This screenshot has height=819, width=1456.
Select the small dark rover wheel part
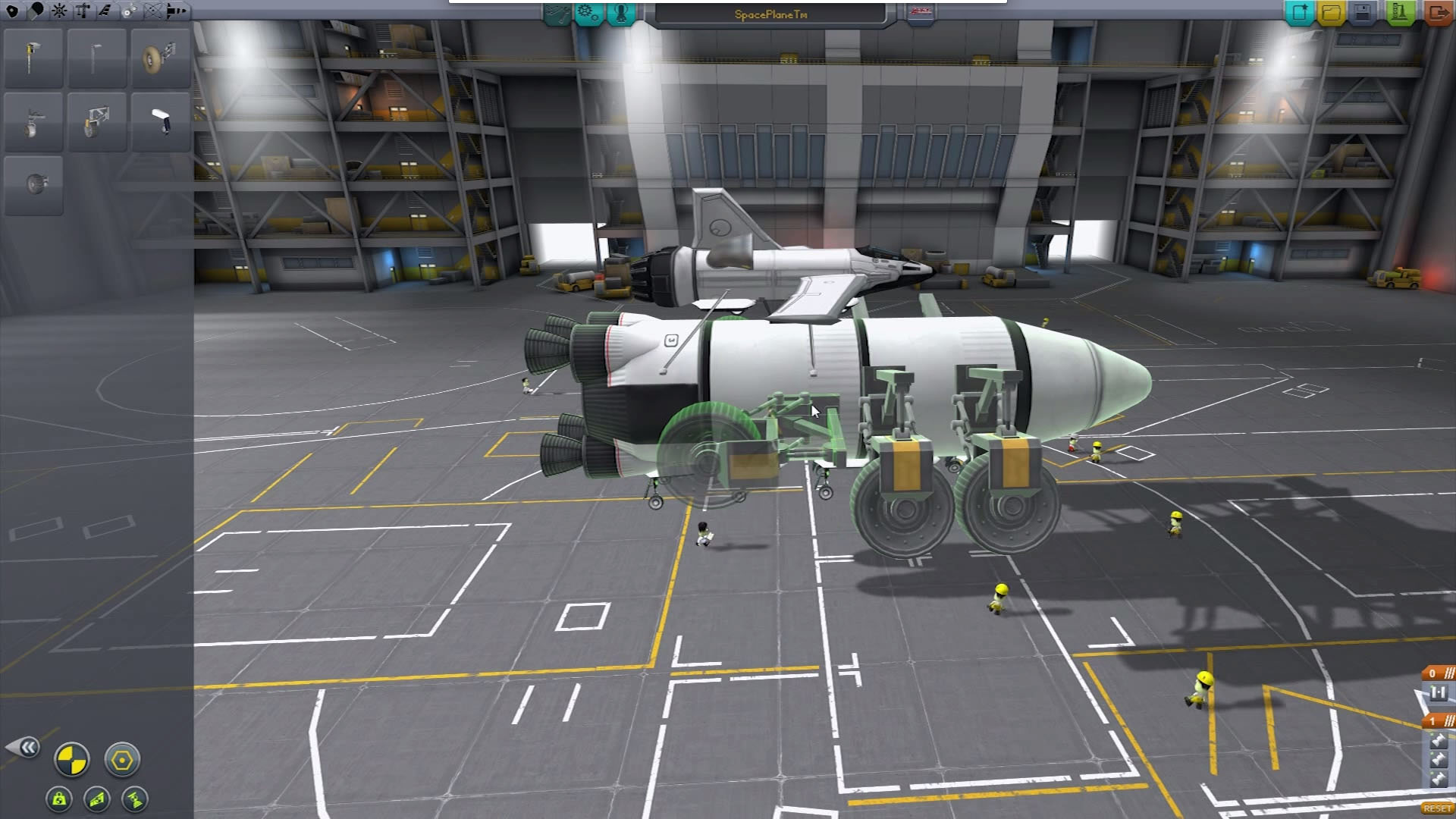coord(34,184)
